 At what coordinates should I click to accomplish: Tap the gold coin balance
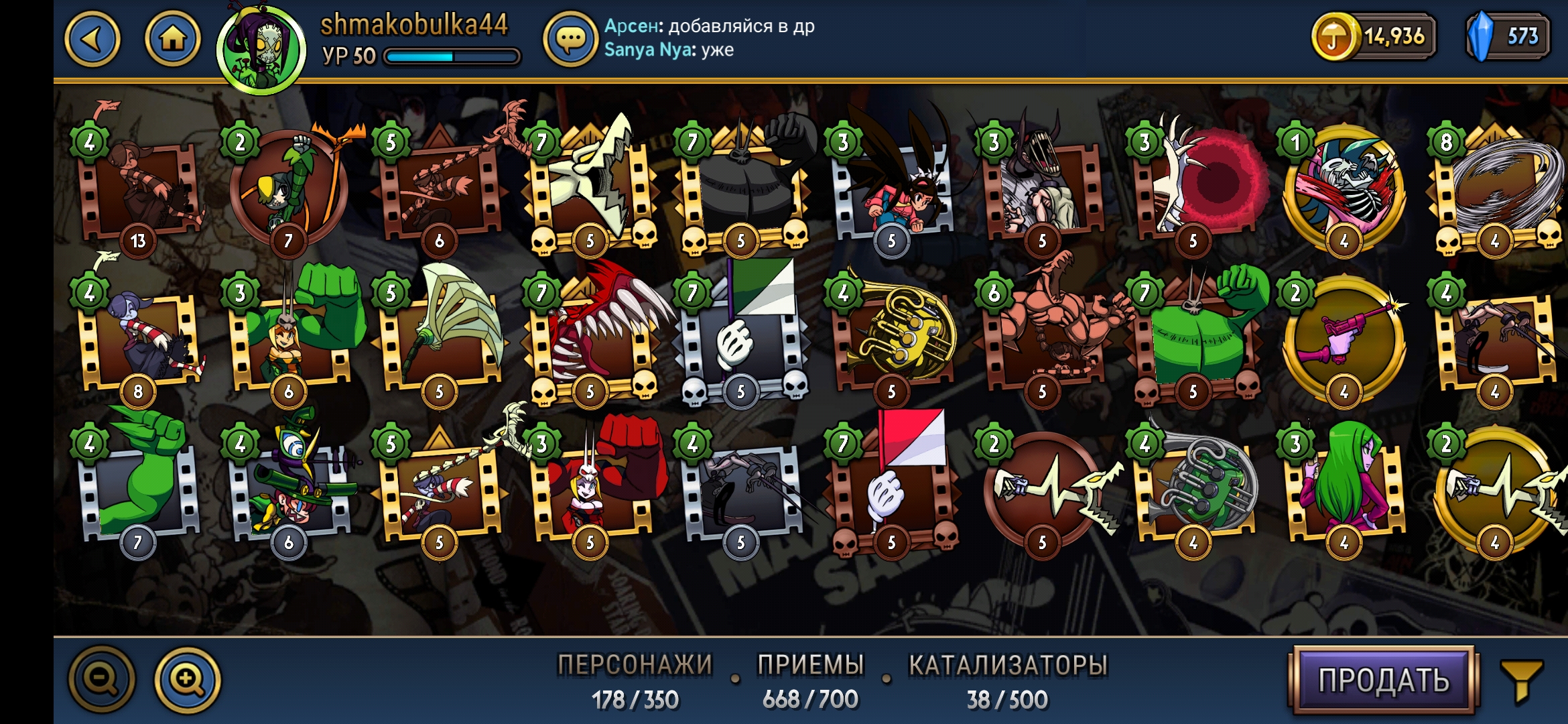[1374, 36]
